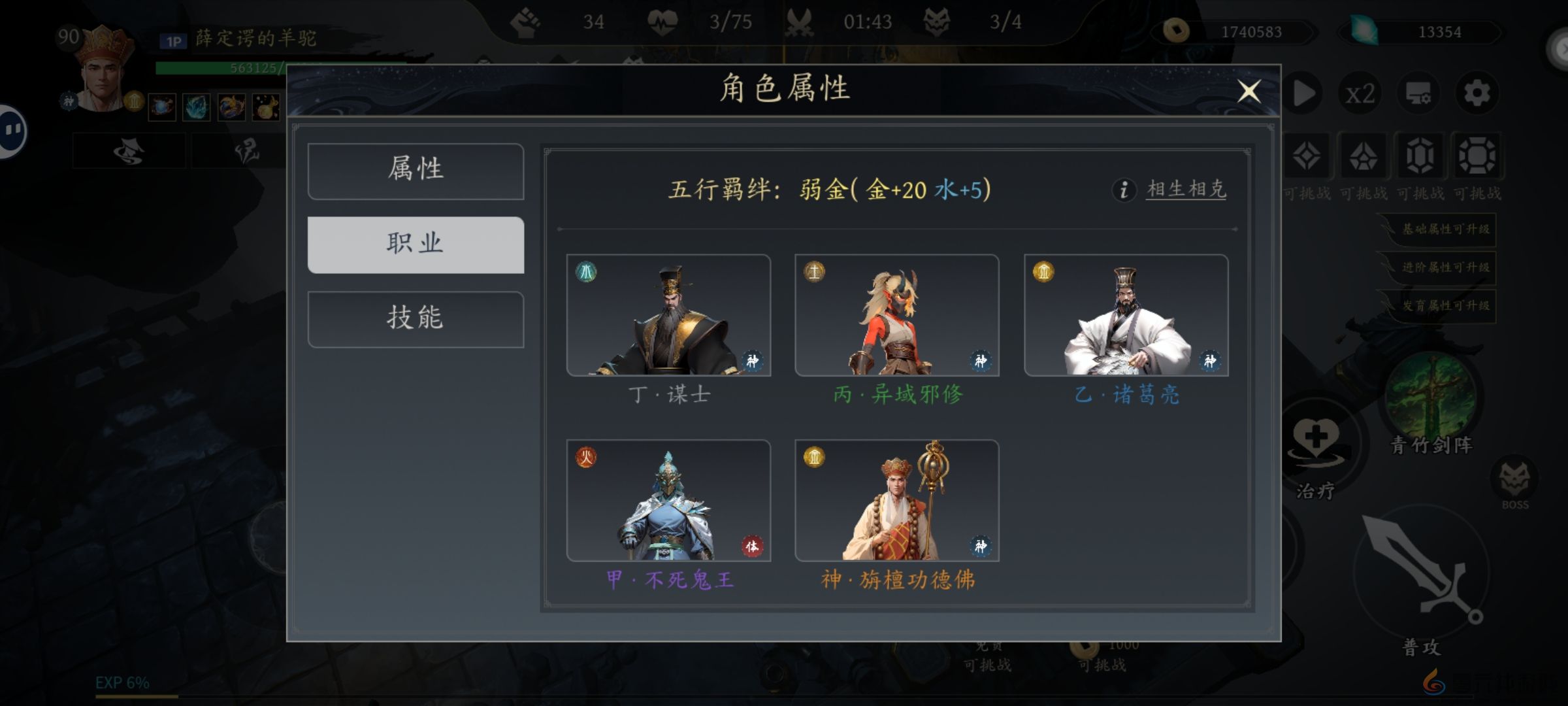Toggle the x2 game speed icon
1568x706 pixels.
[1361, 93]
